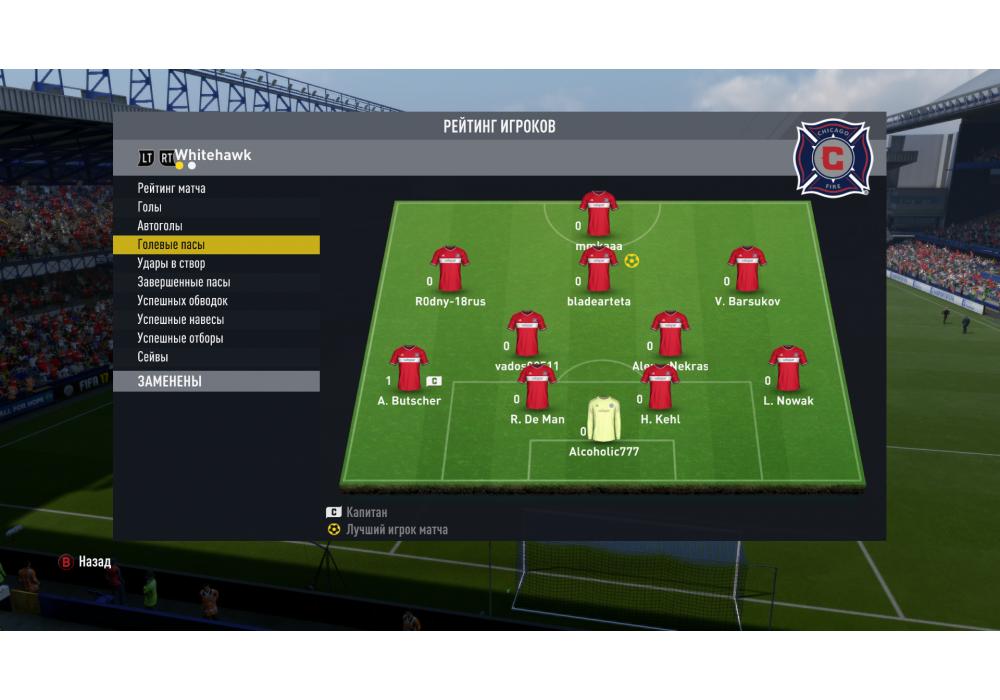
Task: Show the Успешные отборы statistic
Action: (181, 338)
